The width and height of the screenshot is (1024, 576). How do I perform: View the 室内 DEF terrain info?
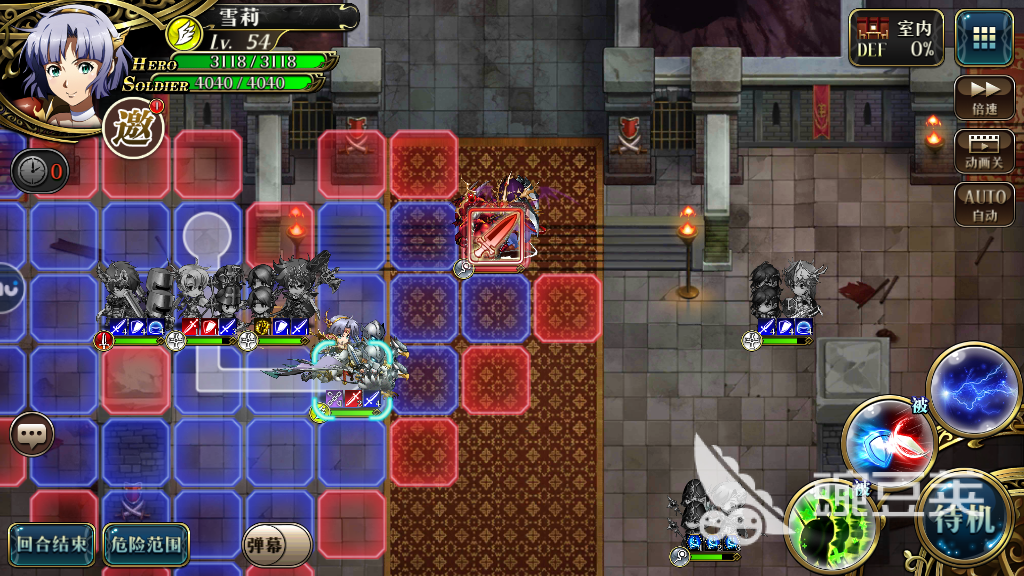[x=895, y=39]
